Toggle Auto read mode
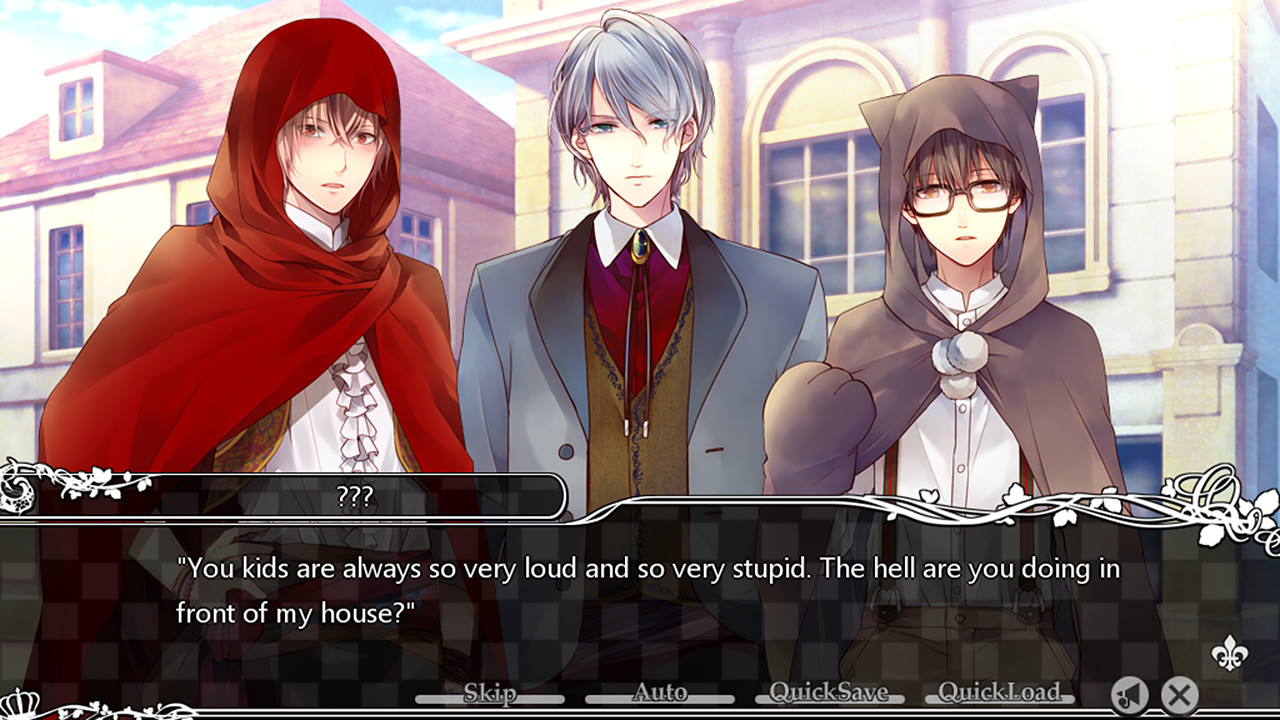Screen dimensions: 1280x720 661,692
